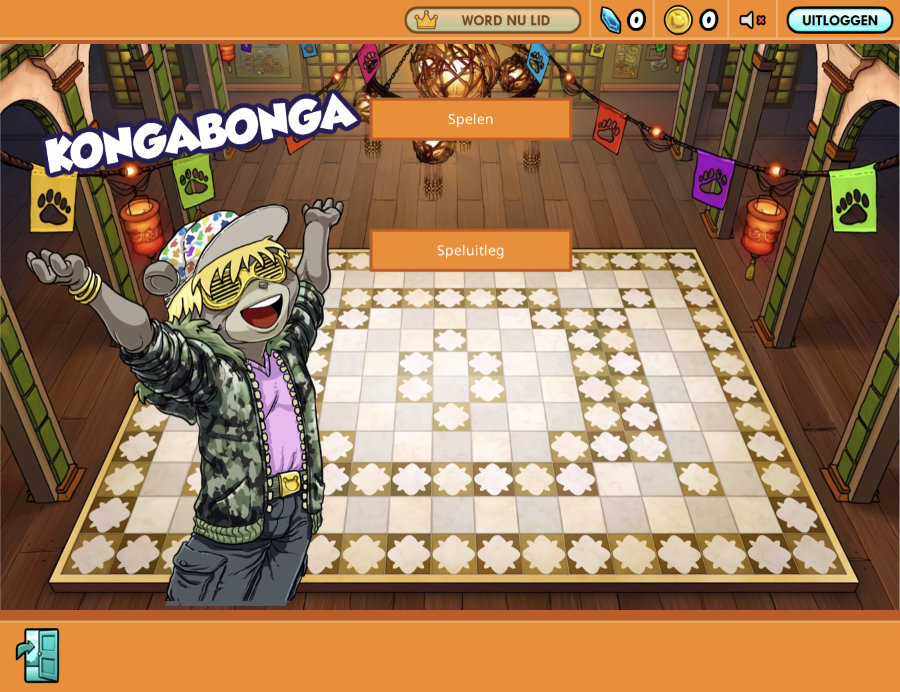Exit through the teal door icon
900x692 pixels.
tap(38, 655)
